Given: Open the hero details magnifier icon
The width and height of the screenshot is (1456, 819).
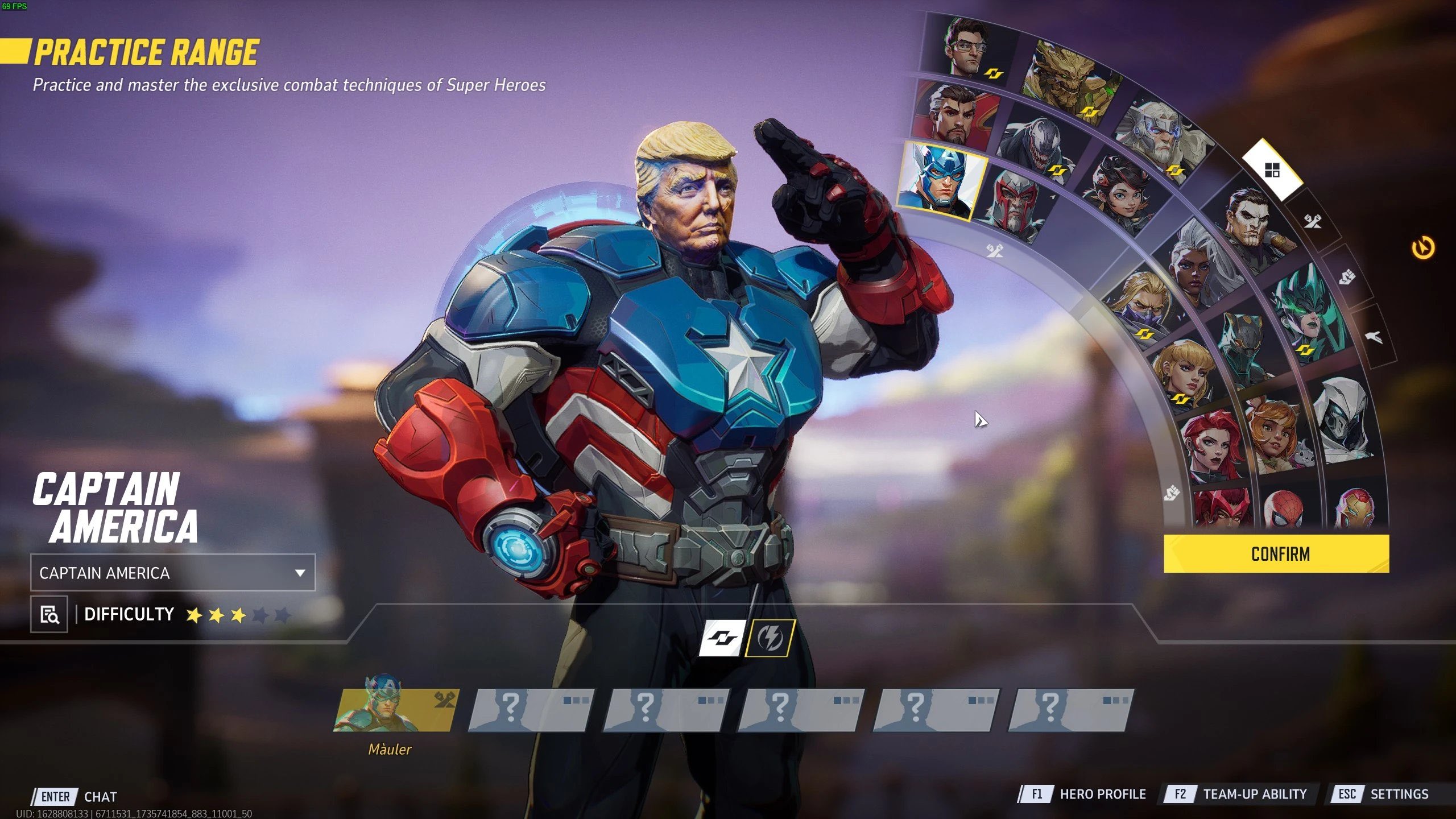Looking at the screenshot, I should (x=49, y=614).
